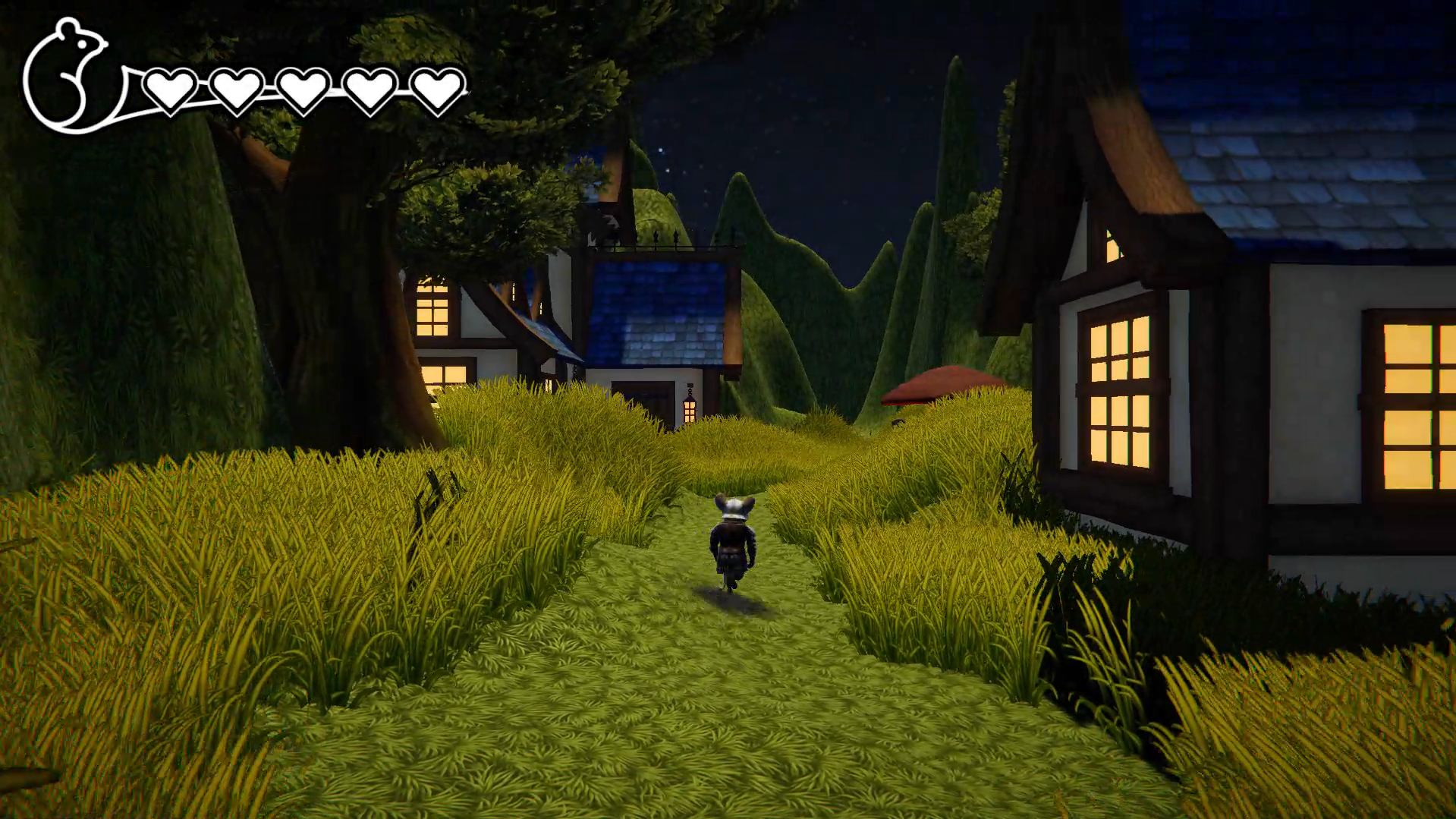1456x819 pixels.
Task: Click the character's shadow on the grass path
Action: click(x=731, y=600)
